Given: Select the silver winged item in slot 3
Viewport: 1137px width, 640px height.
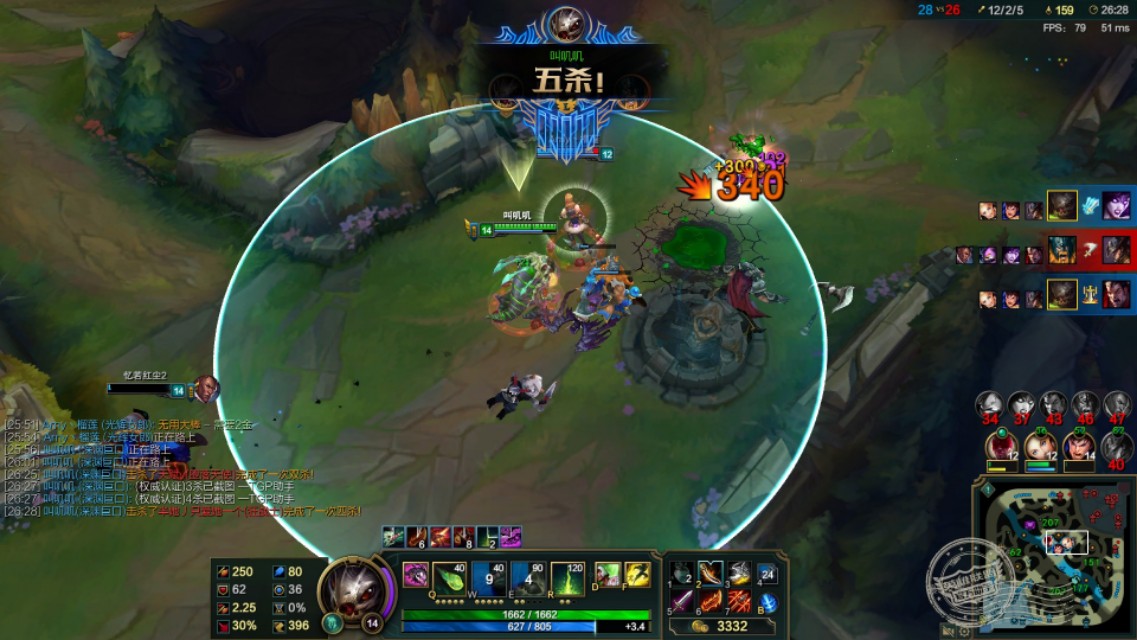Looking at the screenshot, I should click(739, 573).
